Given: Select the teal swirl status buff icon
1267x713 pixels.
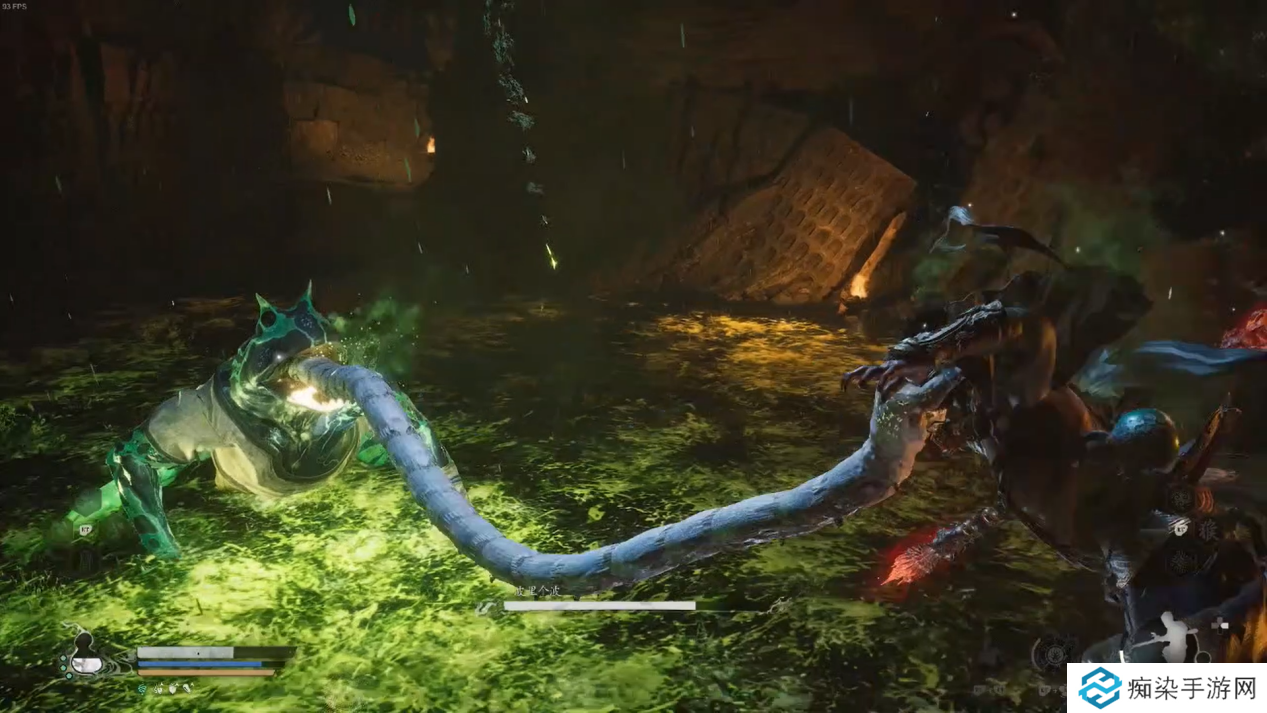Looking at the screenshot, I should tap(141, 689).
